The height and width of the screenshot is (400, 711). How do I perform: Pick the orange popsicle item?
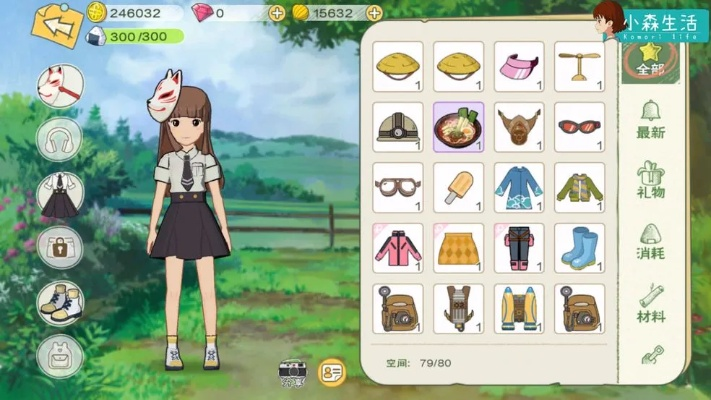coord(459,187)
